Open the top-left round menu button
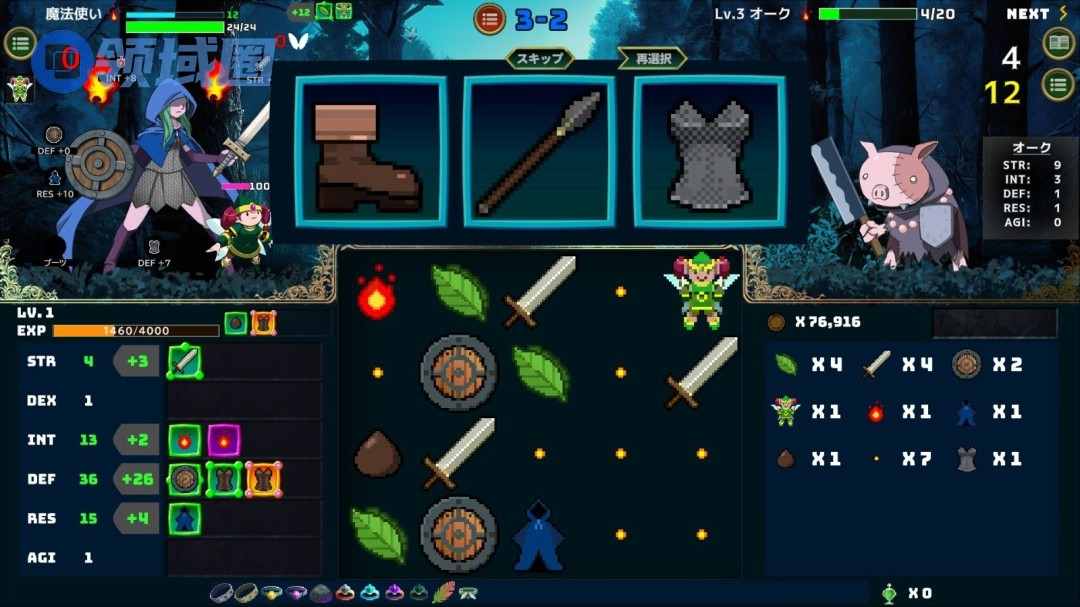The image size is (1080, 607). (20, 43)
